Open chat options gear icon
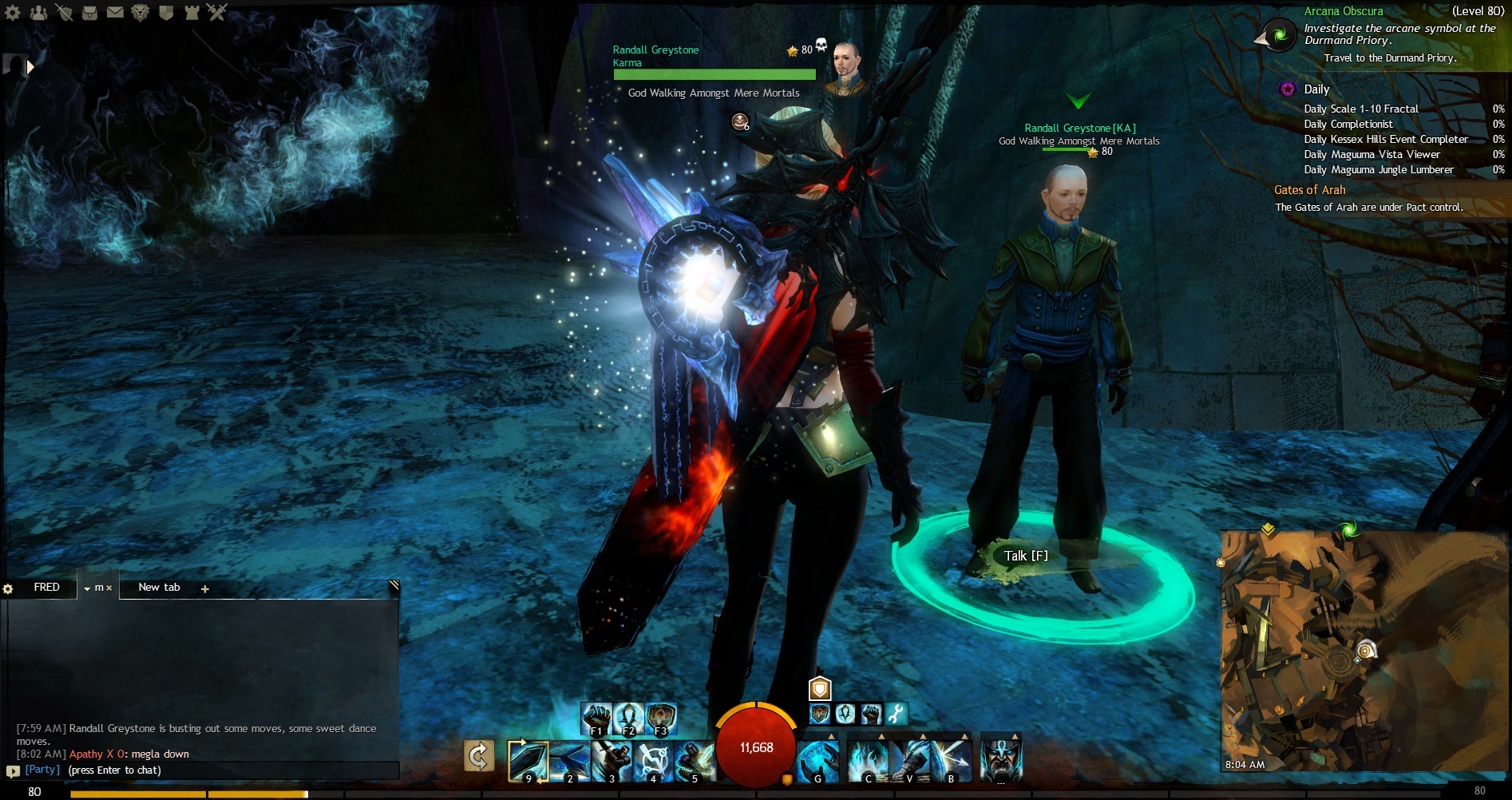The image size is (1512, 800). coord(8,589)
